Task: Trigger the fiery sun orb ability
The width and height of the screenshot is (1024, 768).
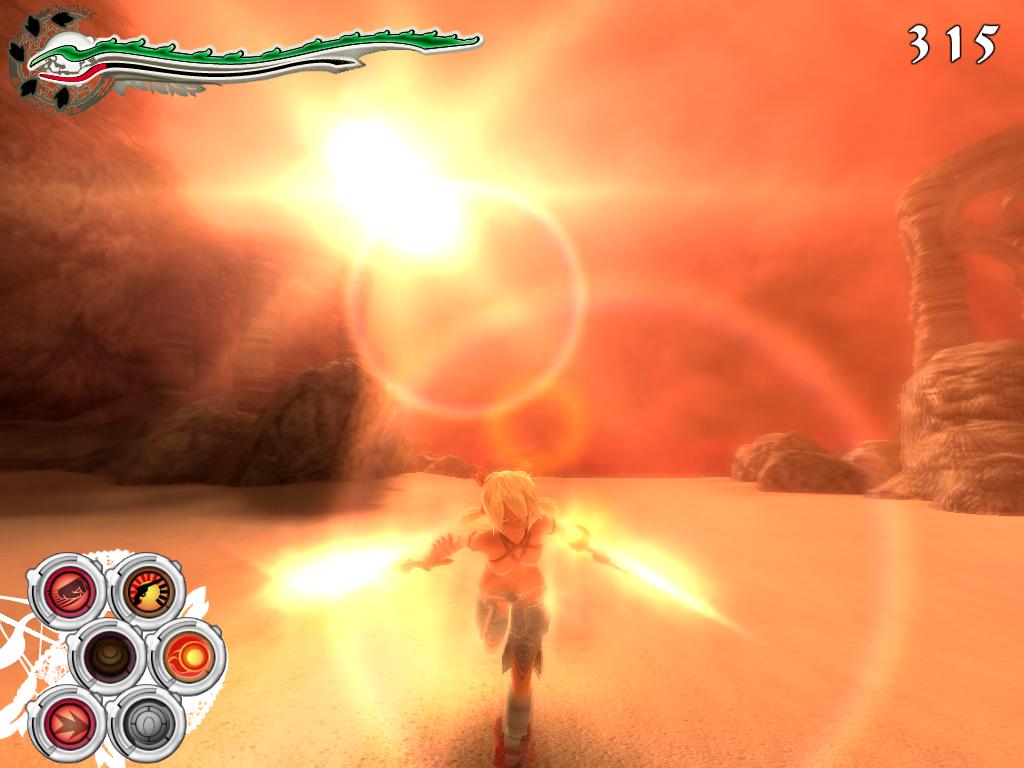Action: click(188, 656)
